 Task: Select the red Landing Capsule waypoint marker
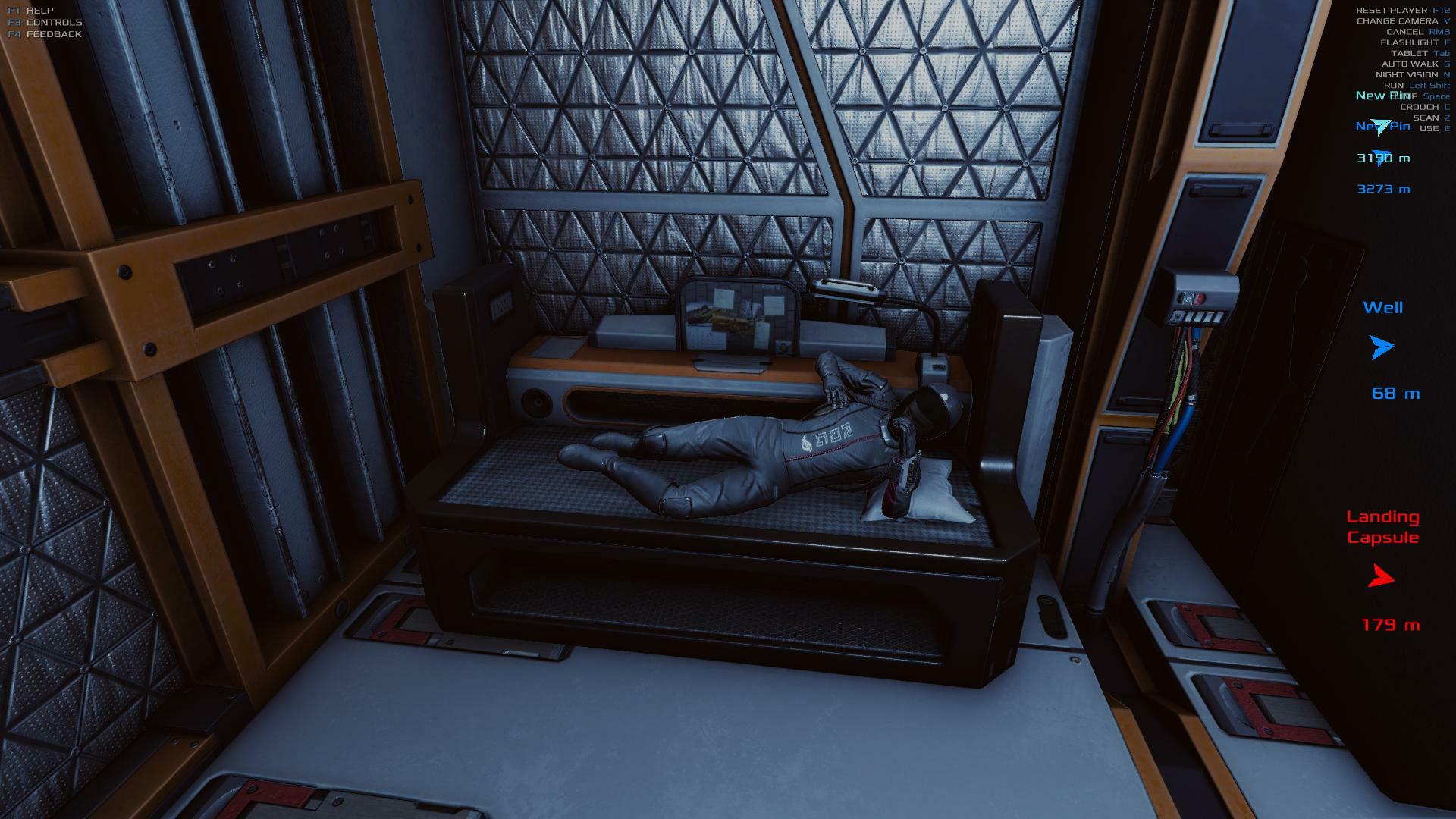(1381, 578)
